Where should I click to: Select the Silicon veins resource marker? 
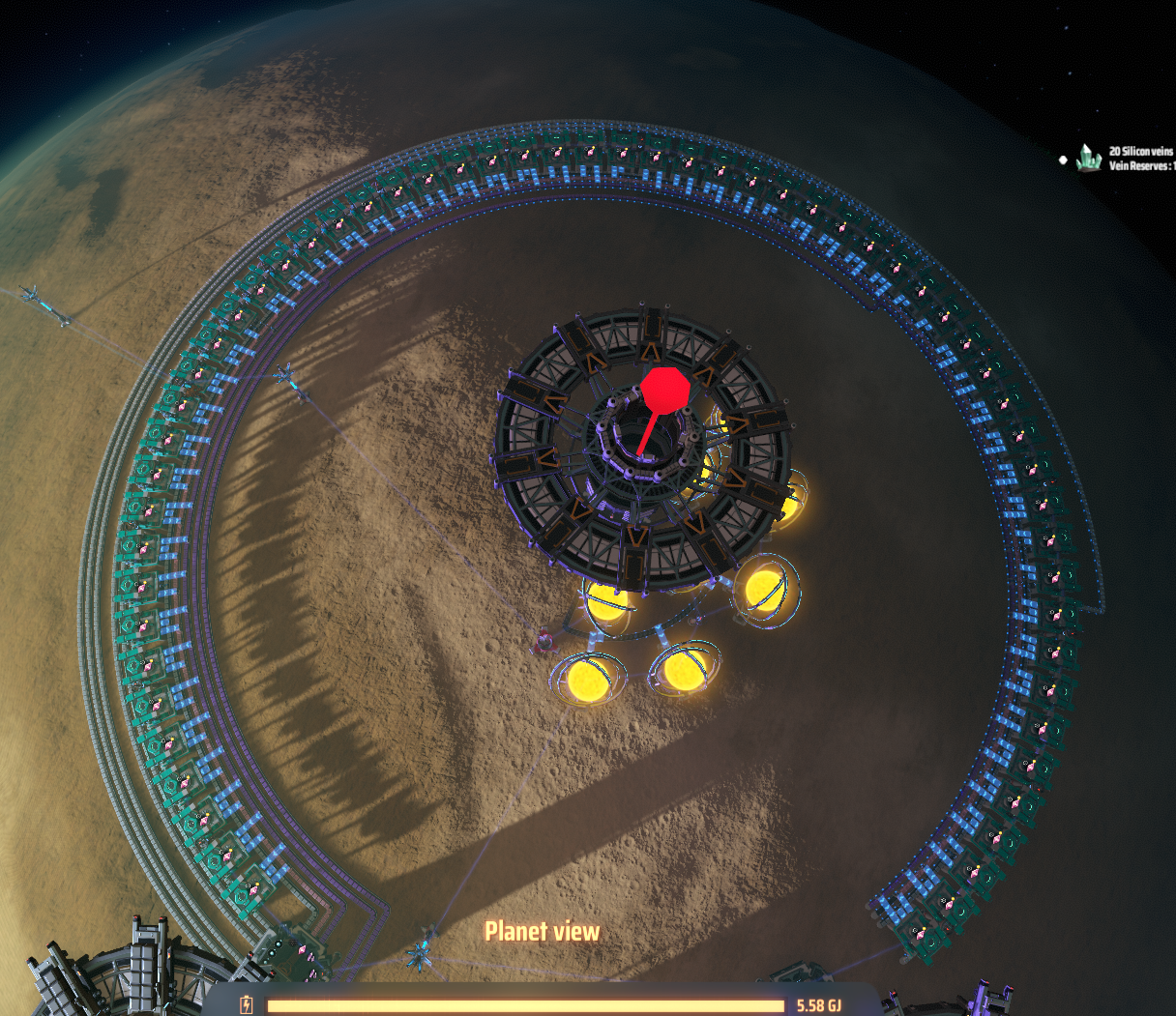[x=1090, y=158]
